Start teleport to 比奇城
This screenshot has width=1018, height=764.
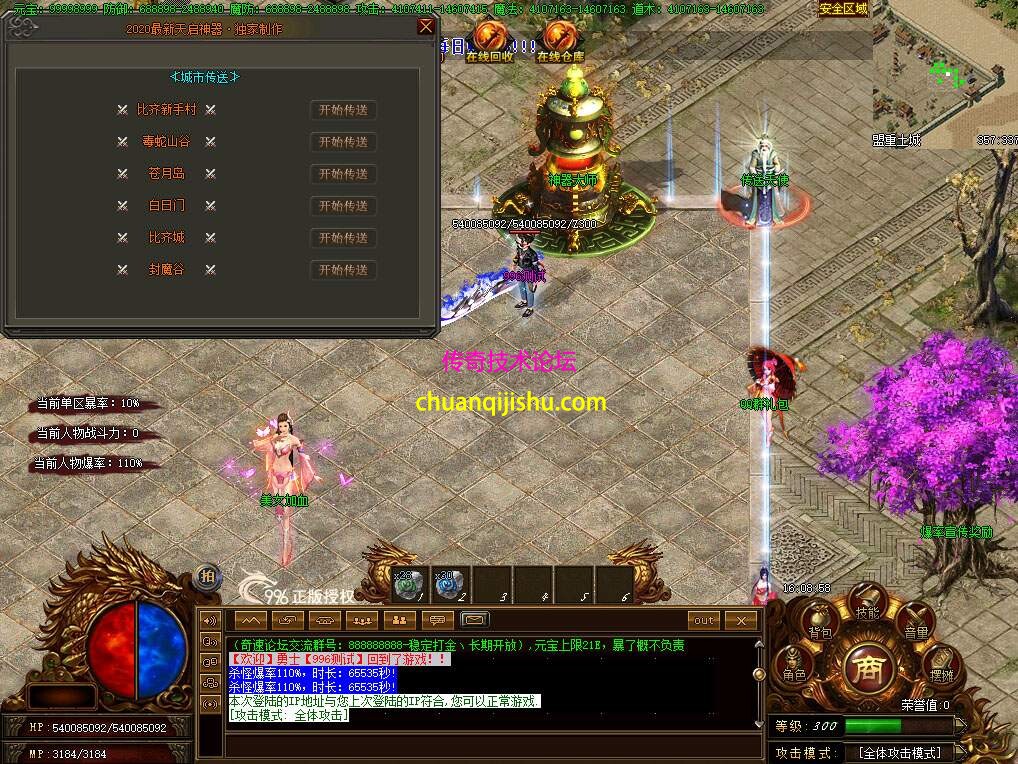tap(343, 238)
